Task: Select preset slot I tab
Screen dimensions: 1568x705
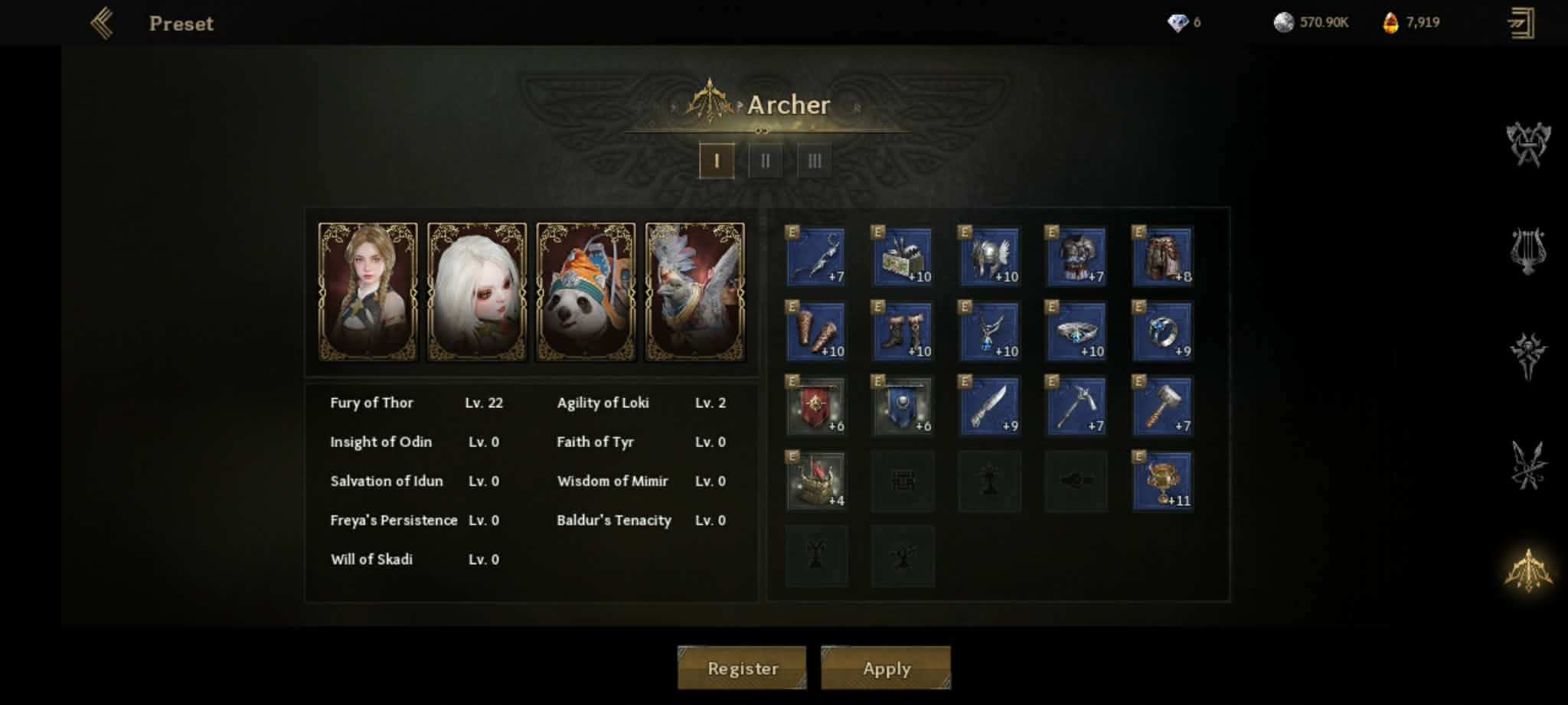Action: point(717,161)
